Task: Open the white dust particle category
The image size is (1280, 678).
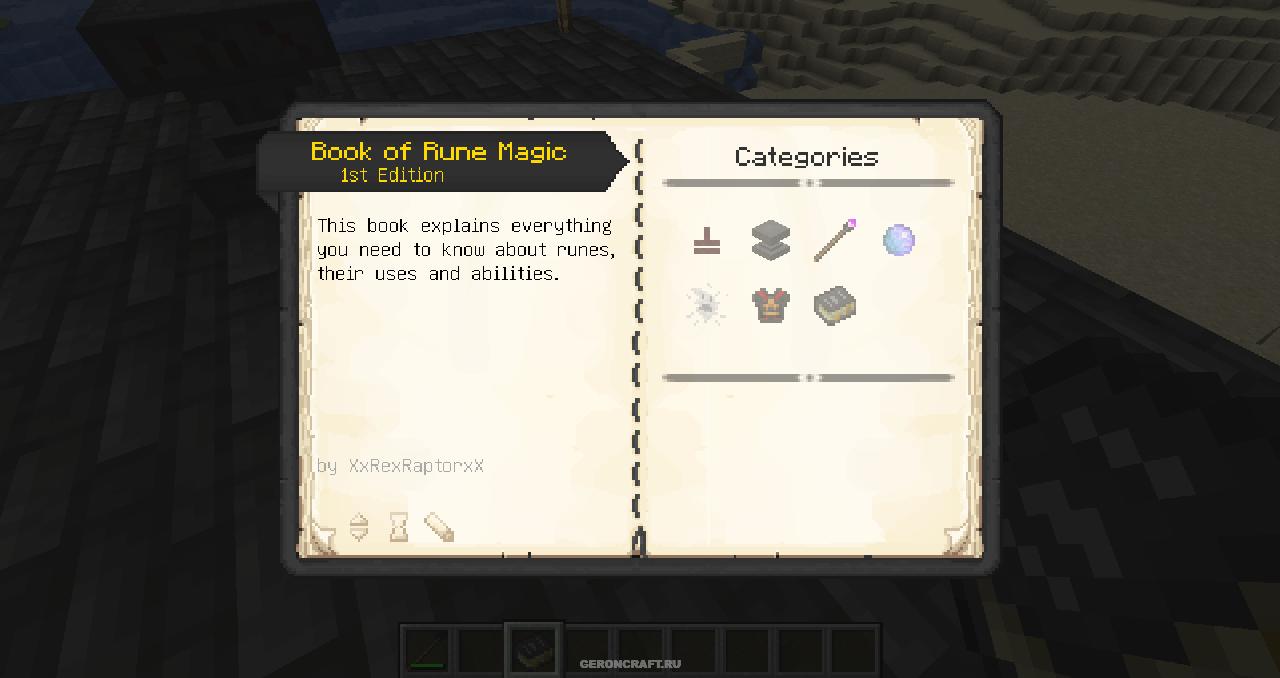Action: (x=706, y=305)
